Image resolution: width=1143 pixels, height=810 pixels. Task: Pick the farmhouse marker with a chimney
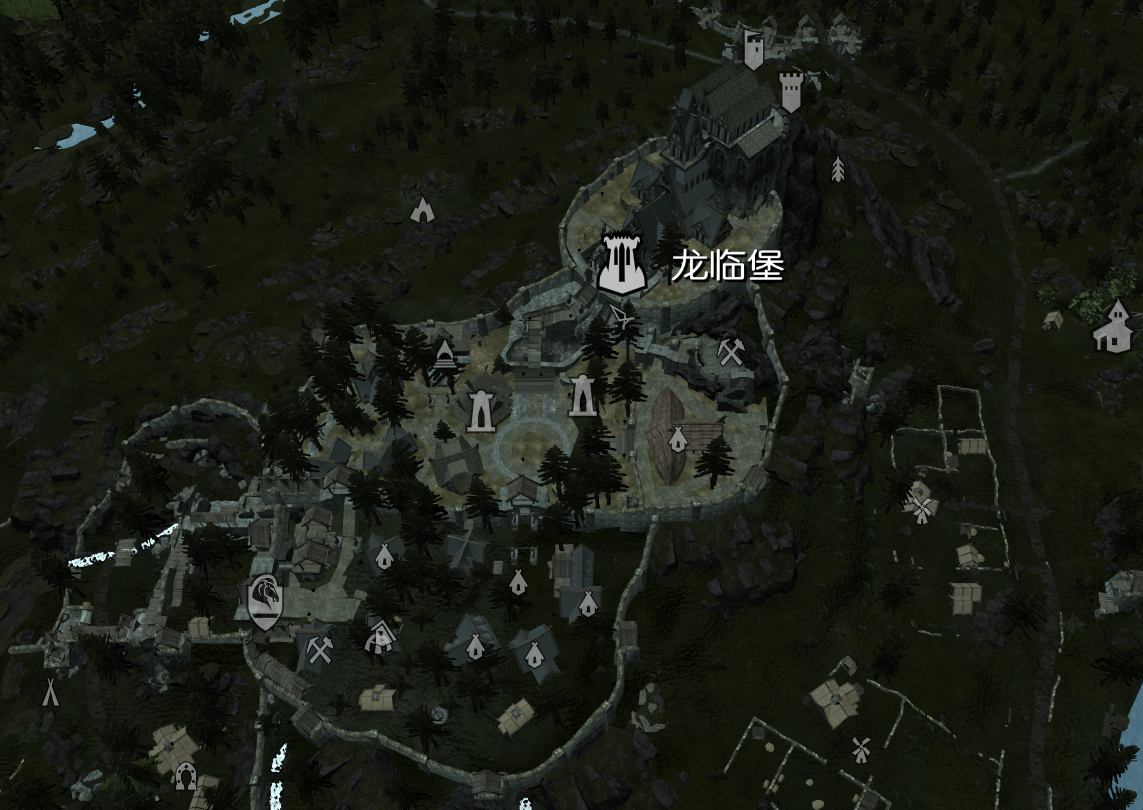1112,326
